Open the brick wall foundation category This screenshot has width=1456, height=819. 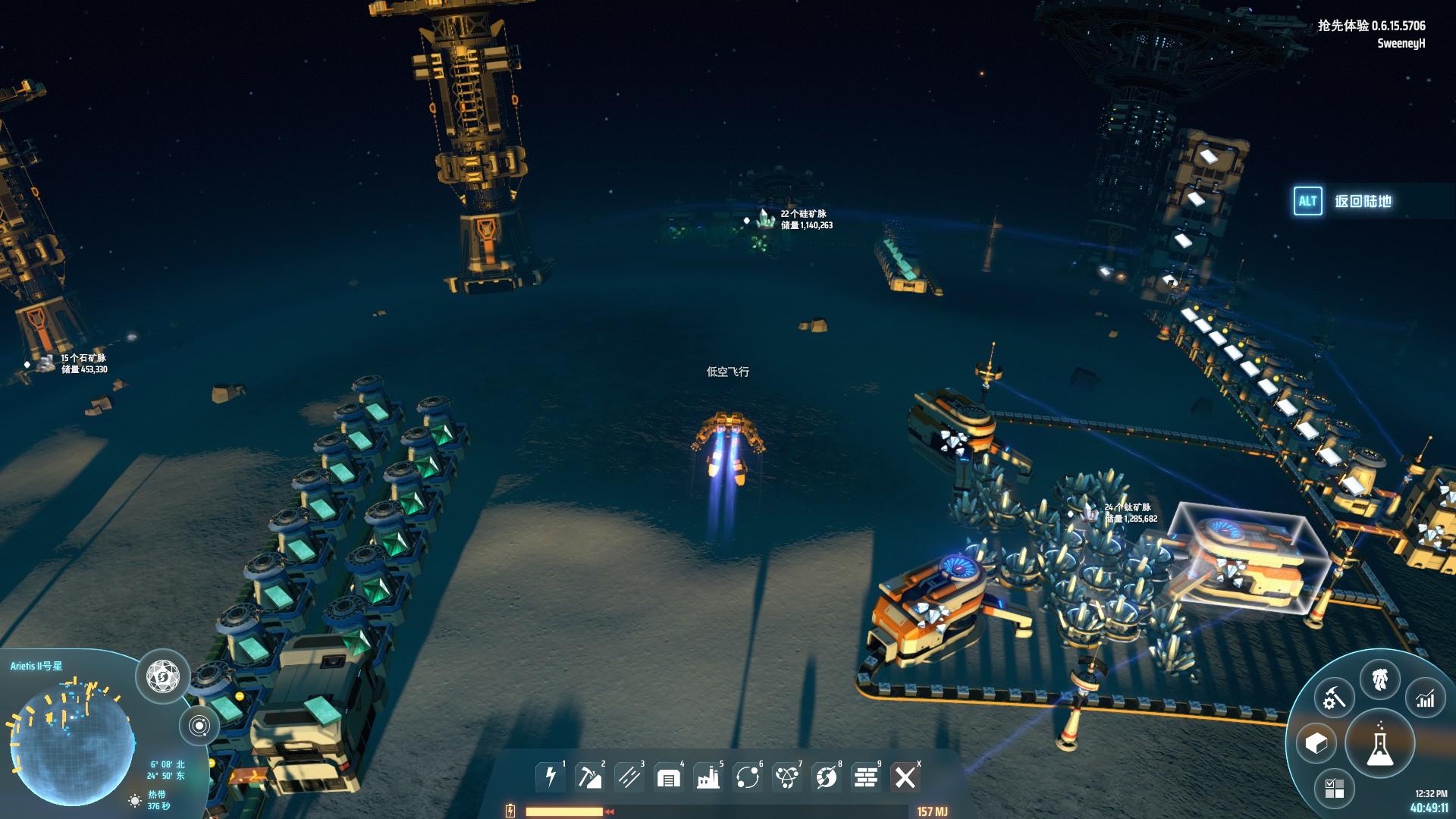(x=866, y=777)
